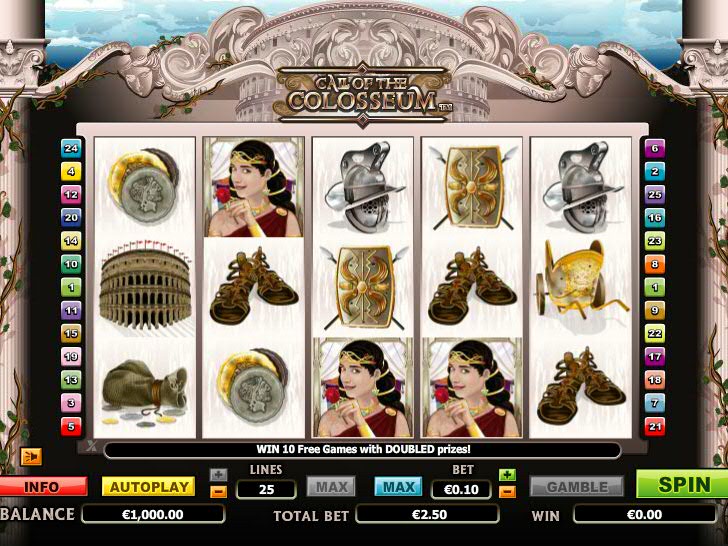The image size is (728, 546).
Task: Increase lines with the grey plus button
Action: [219, 475]
